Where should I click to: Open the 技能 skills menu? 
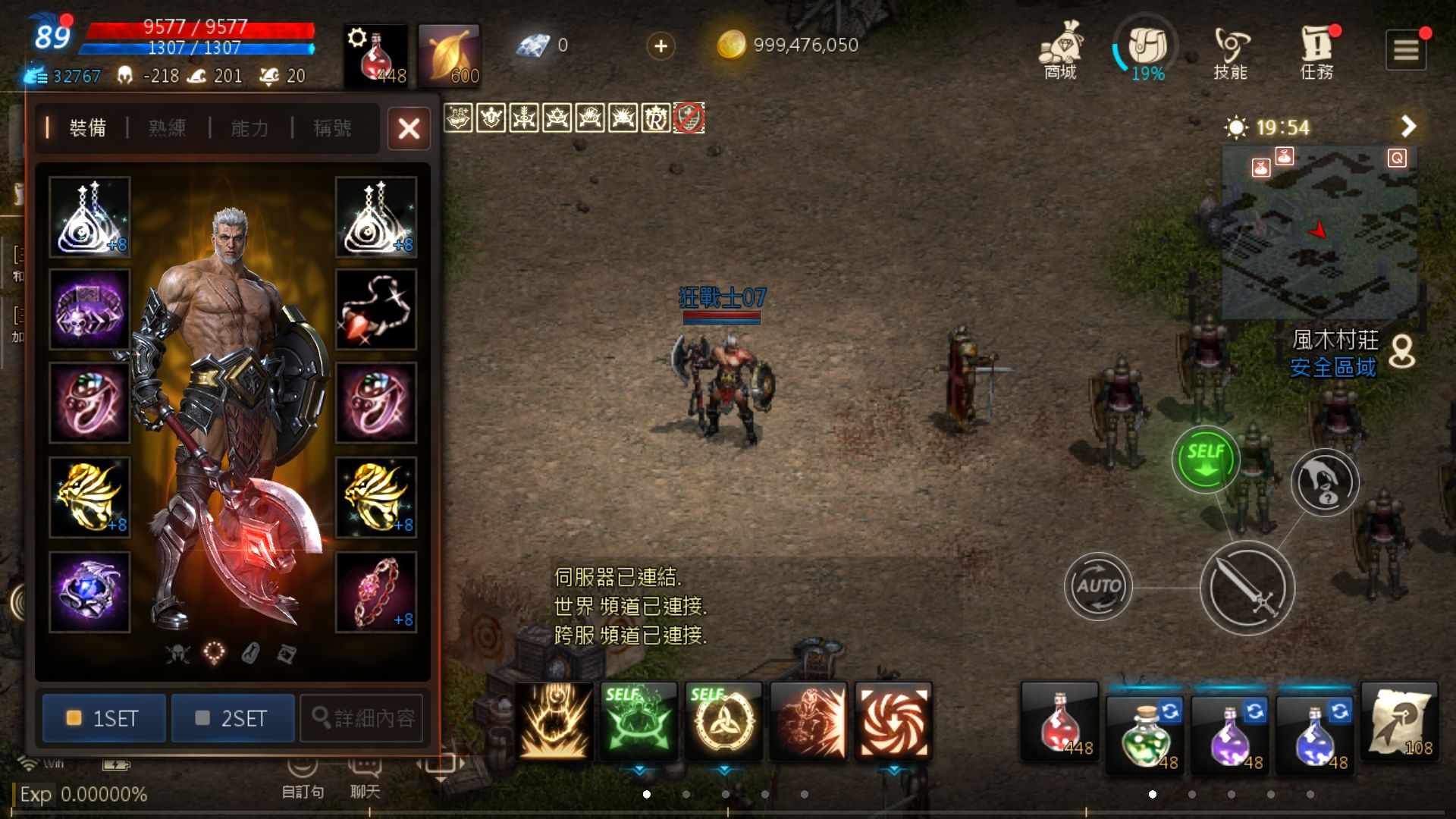[1230, 52]
